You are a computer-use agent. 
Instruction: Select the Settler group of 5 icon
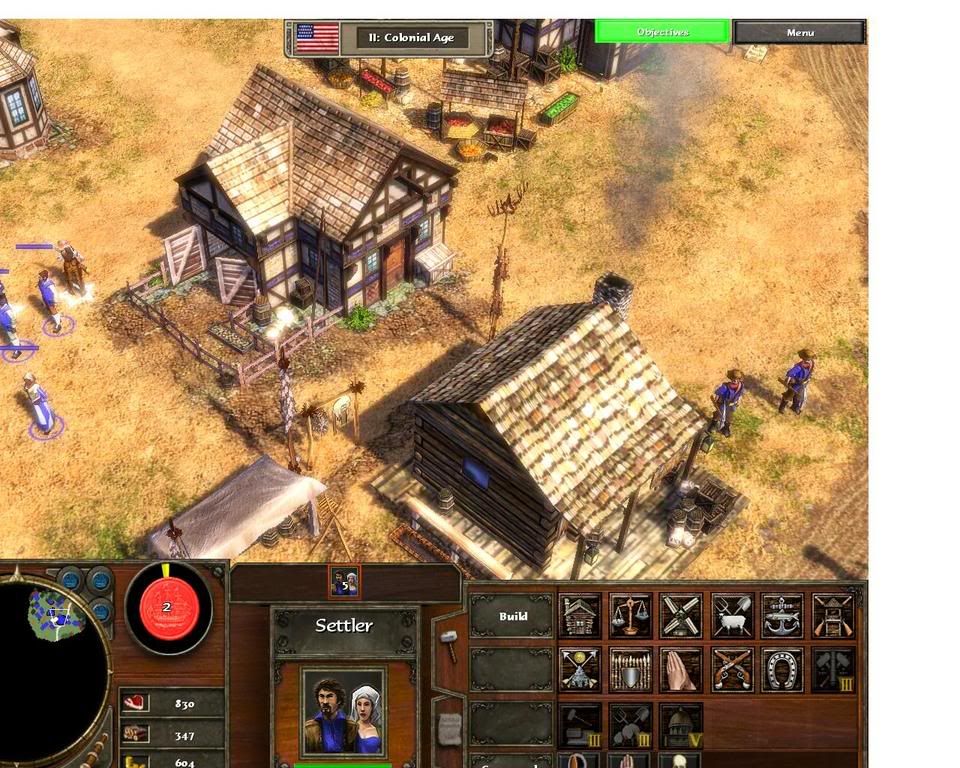(344, 581)
